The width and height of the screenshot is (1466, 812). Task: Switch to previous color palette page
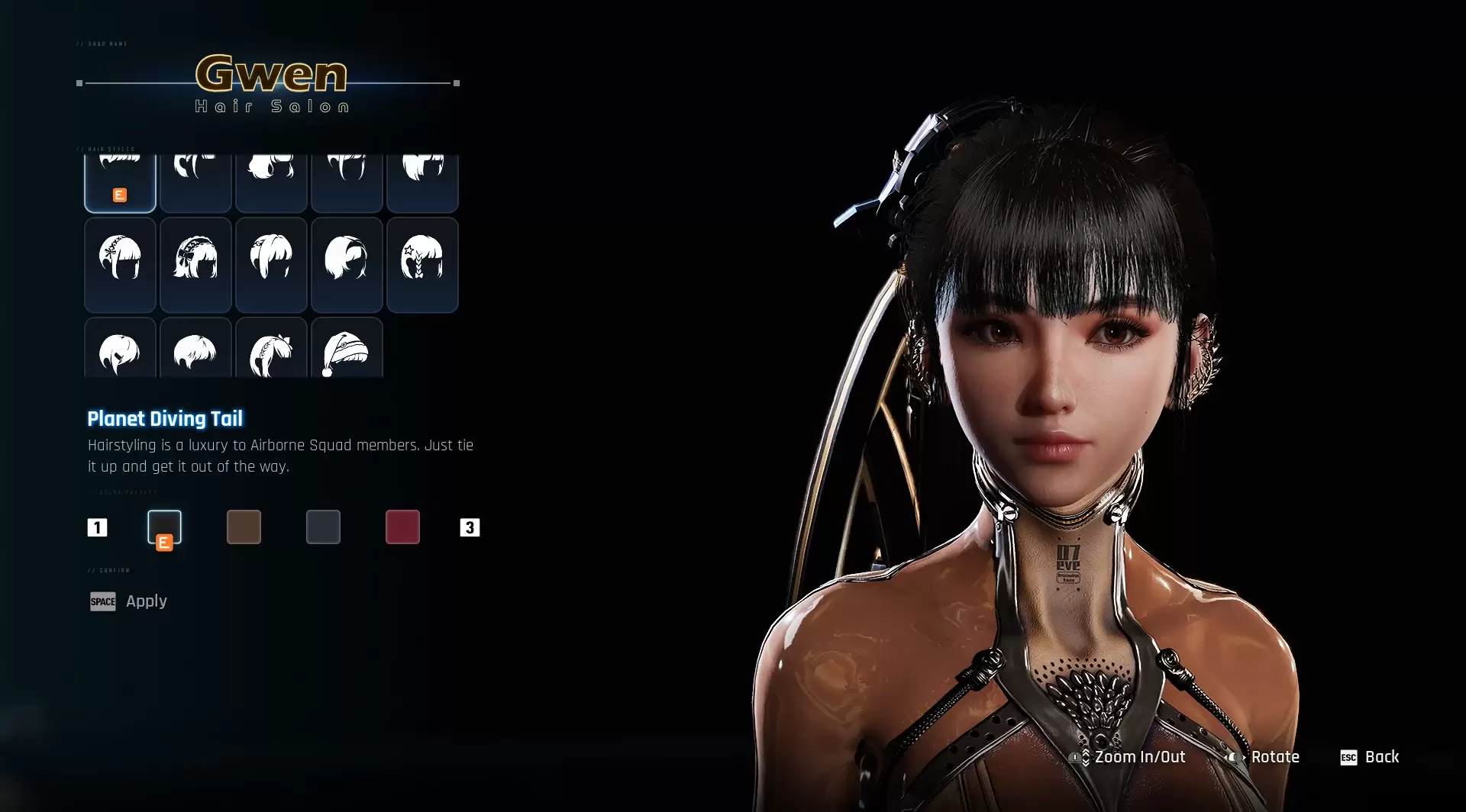97,527
